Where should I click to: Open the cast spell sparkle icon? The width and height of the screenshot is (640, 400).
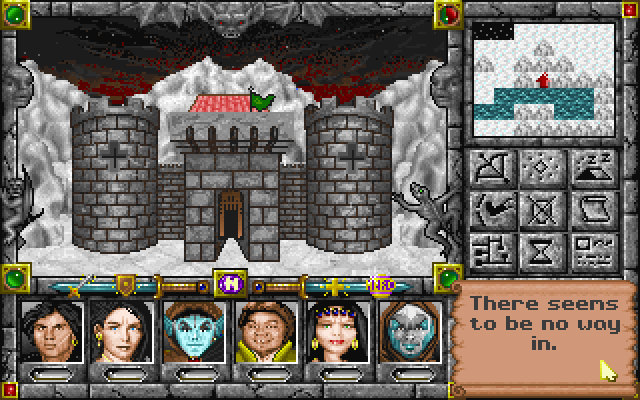pyautogui.click(x=543, y=167)
